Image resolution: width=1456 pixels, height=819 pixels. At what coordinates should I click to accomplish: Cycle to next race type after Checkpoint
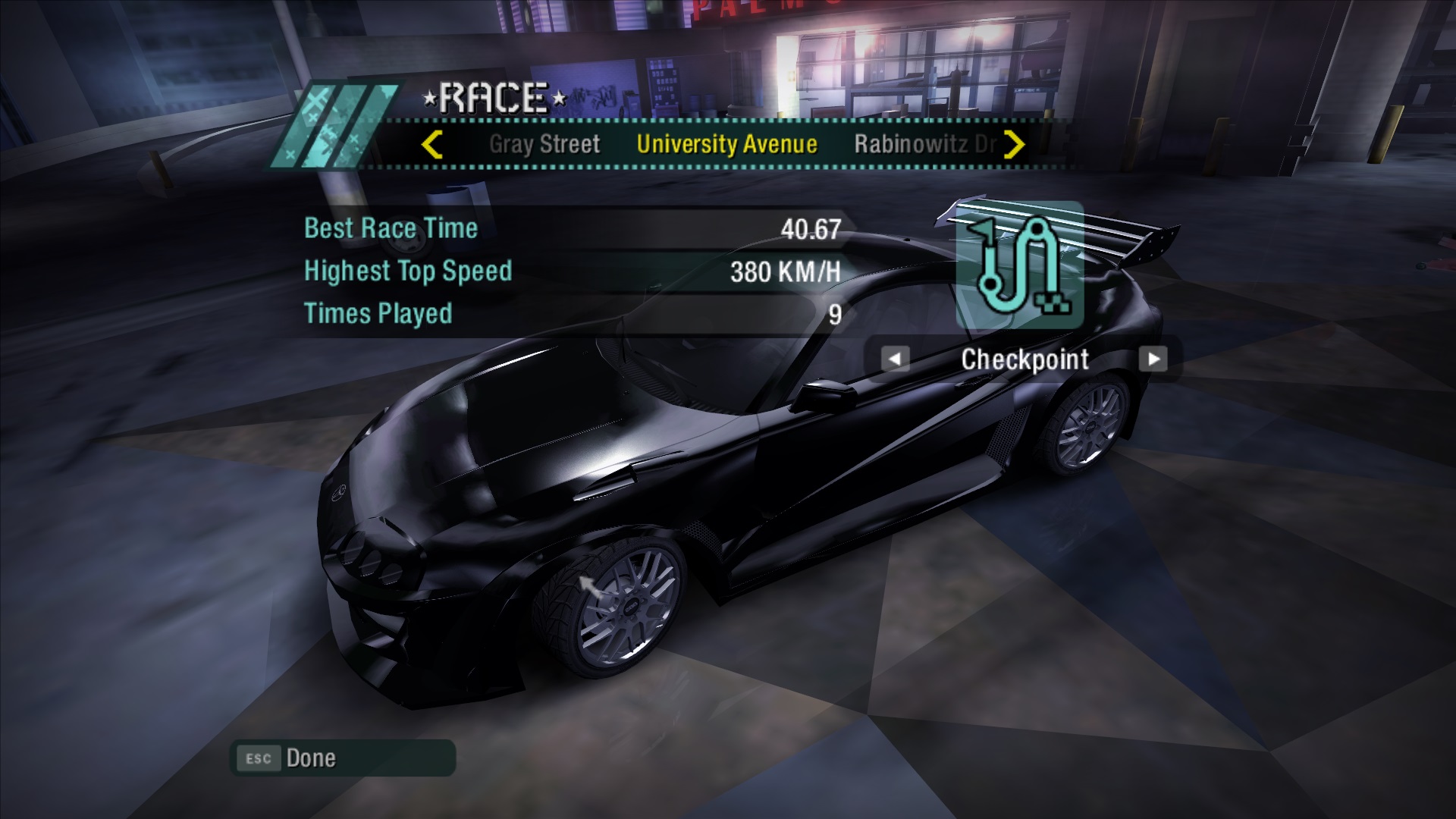pyautogui.click(x=1153, y=359)
